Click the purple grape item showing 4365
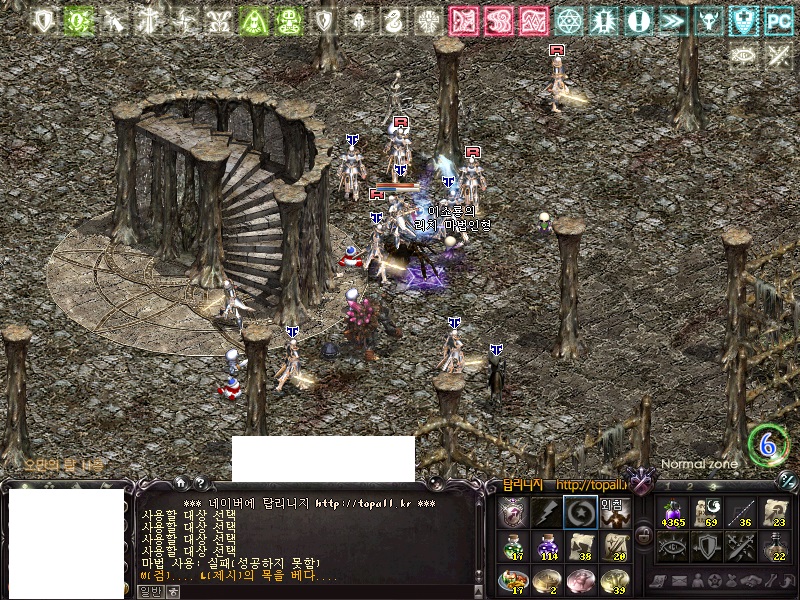800x600 pixels. pyautogui.click(x=673, y=512)
